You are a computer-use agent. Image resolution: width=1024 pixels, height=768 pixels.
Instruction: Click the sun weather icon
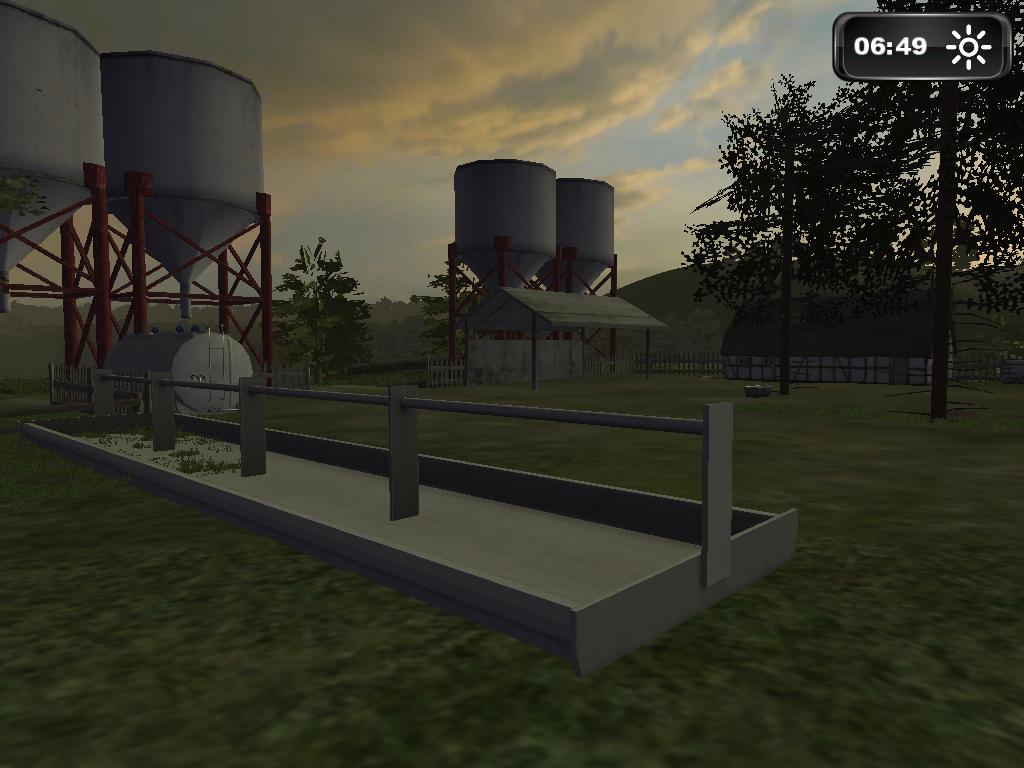point(968,47)
